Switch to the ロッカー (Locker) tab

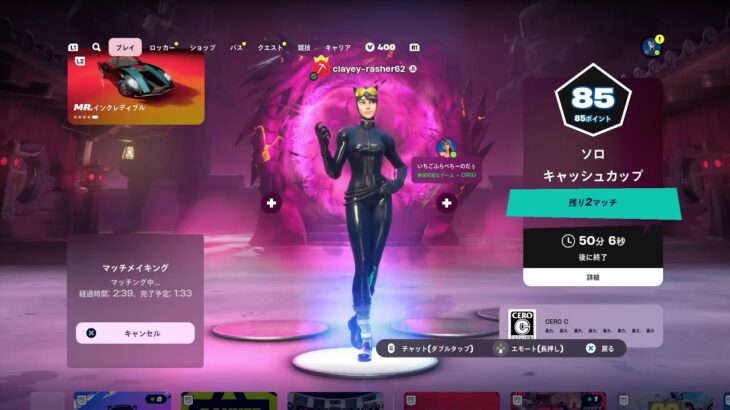pos(159,47)
